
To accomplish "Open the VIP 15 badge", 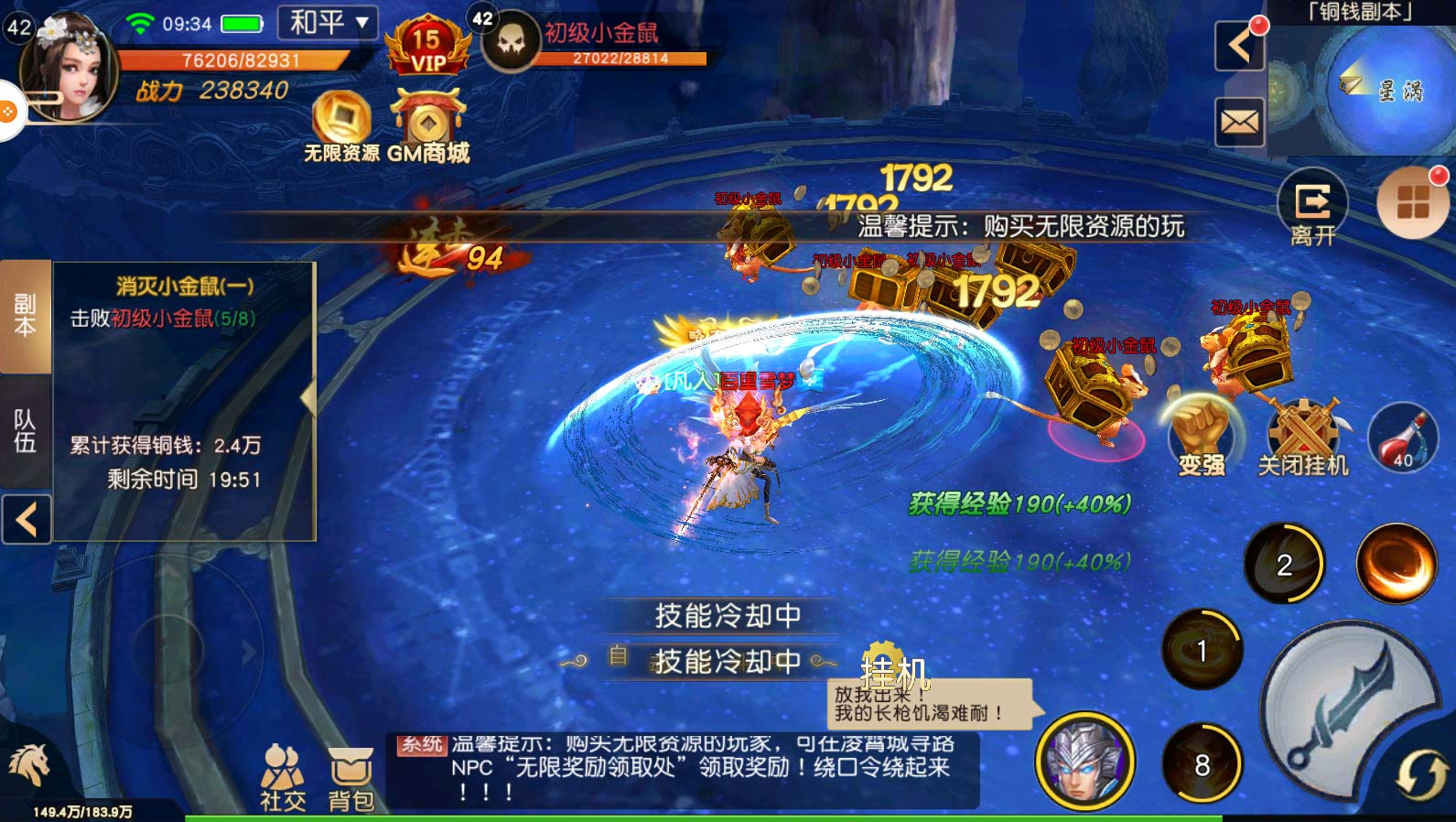I will [x=426, y=48].
